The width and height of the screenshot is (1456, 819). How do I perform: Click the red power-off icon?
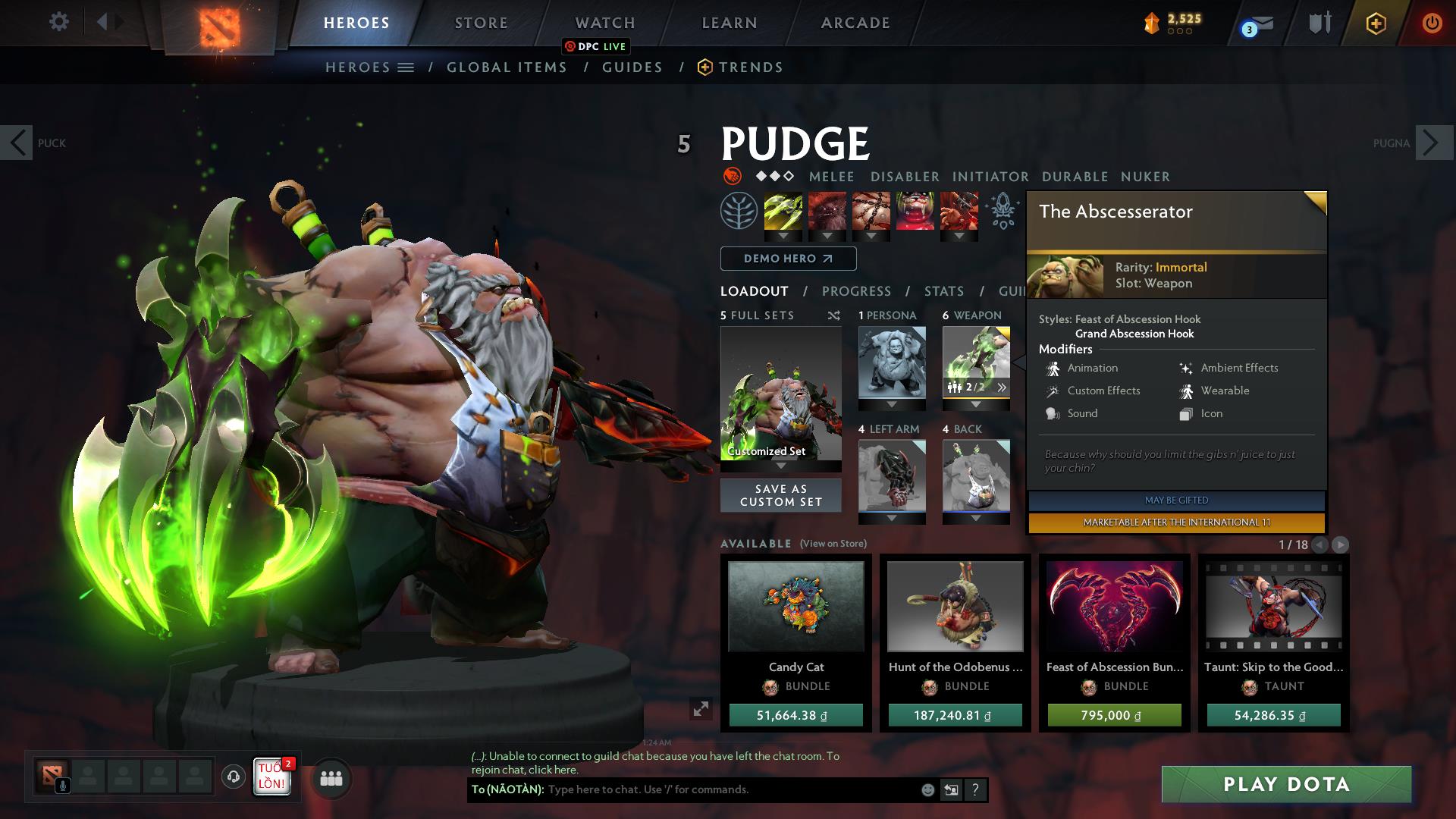pyautogui.click(x=1432, y=24)
